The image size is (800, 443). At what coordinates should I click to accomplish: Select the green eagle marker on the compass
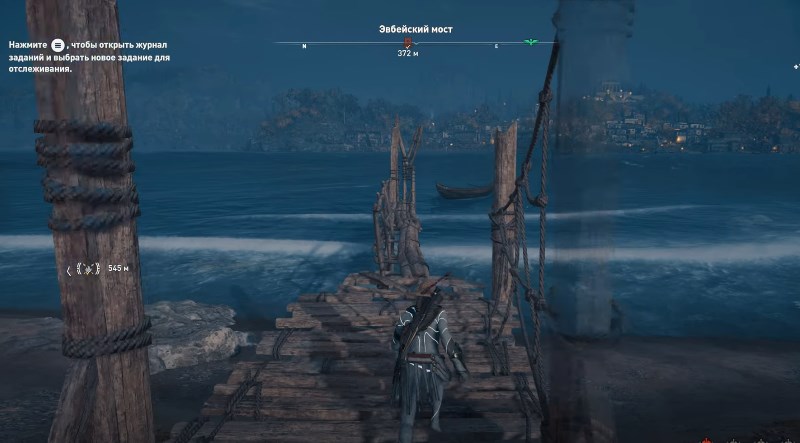530,43
